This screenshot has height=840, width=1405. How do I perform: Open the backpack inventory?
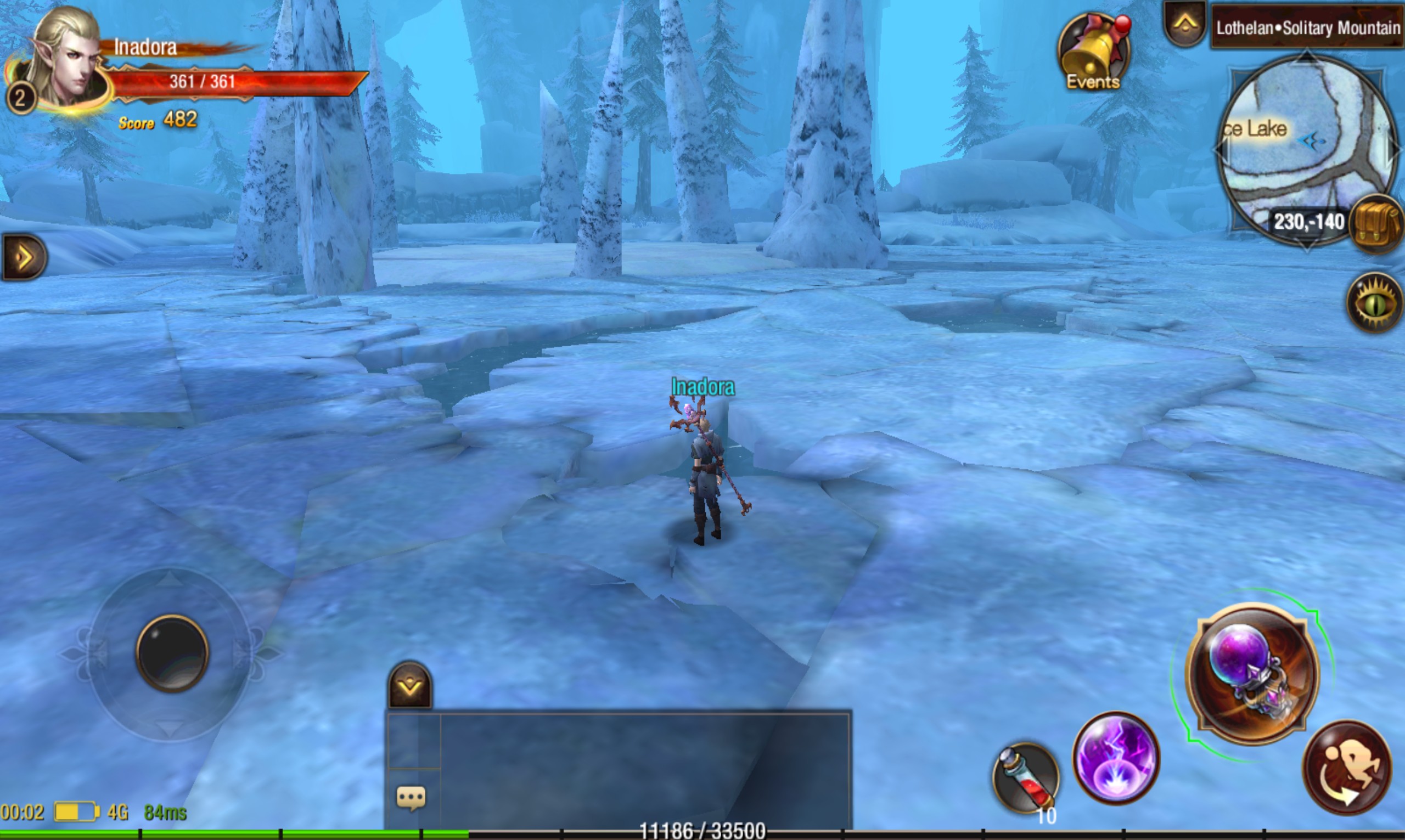point(1376,225)
